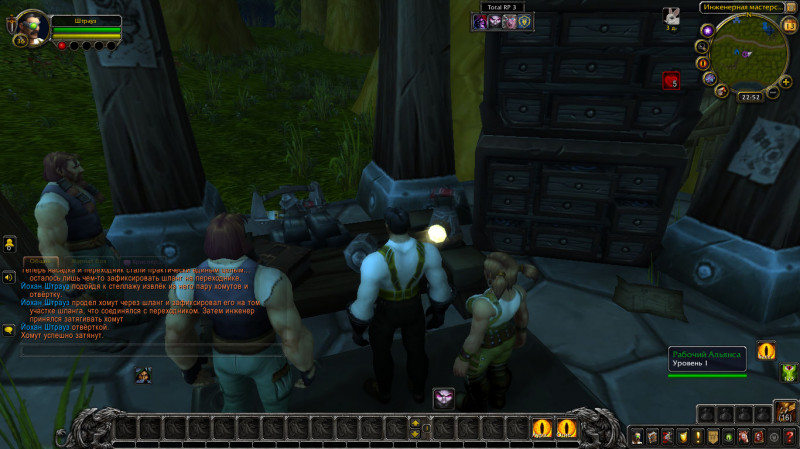Open the chat speech bubble button

[x=8, y=330]
